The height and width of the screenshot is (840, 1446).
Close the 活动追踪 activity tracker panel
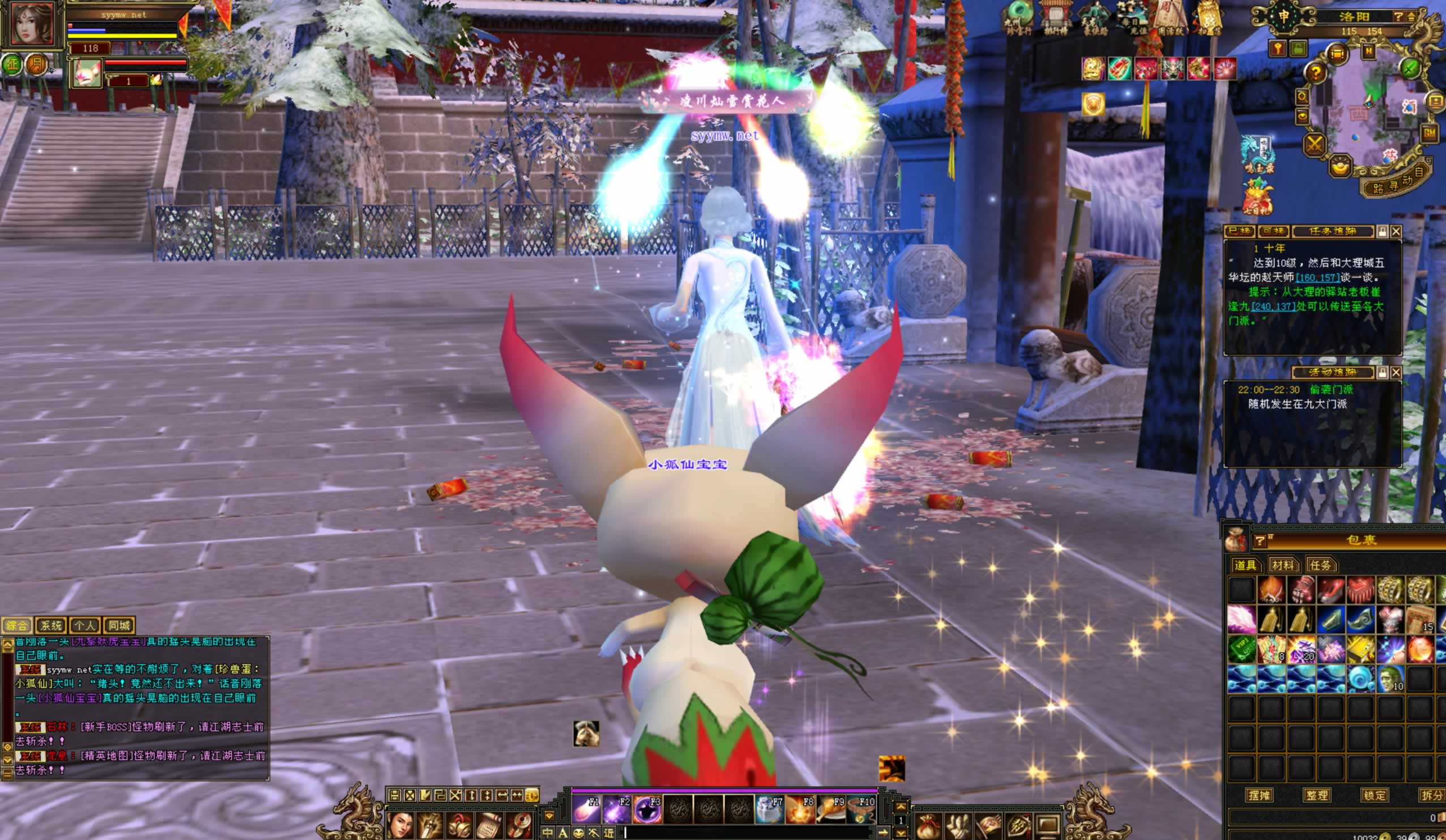(x=1396, y=372)
